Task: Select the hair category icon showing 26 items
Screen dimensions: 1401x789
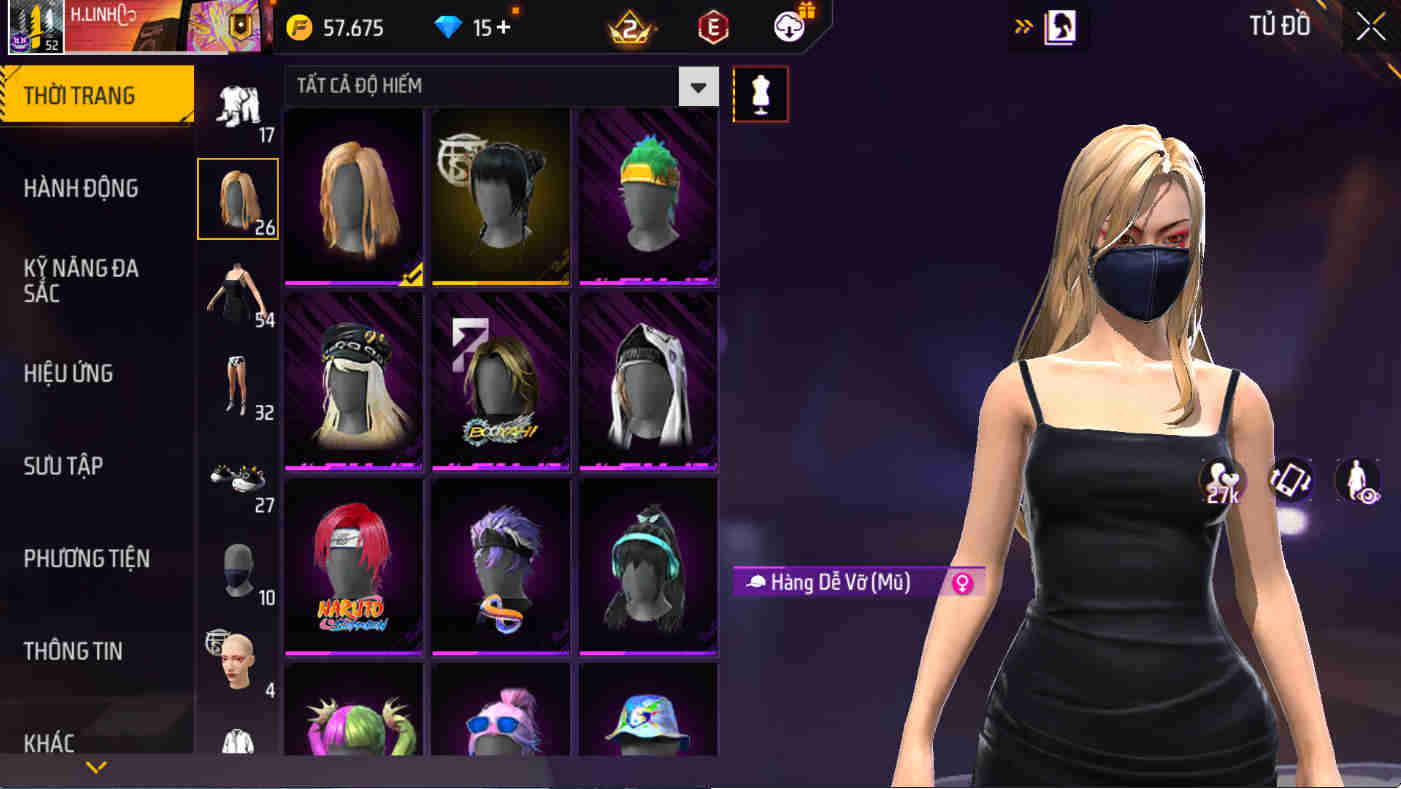Action: pos(238,197)
